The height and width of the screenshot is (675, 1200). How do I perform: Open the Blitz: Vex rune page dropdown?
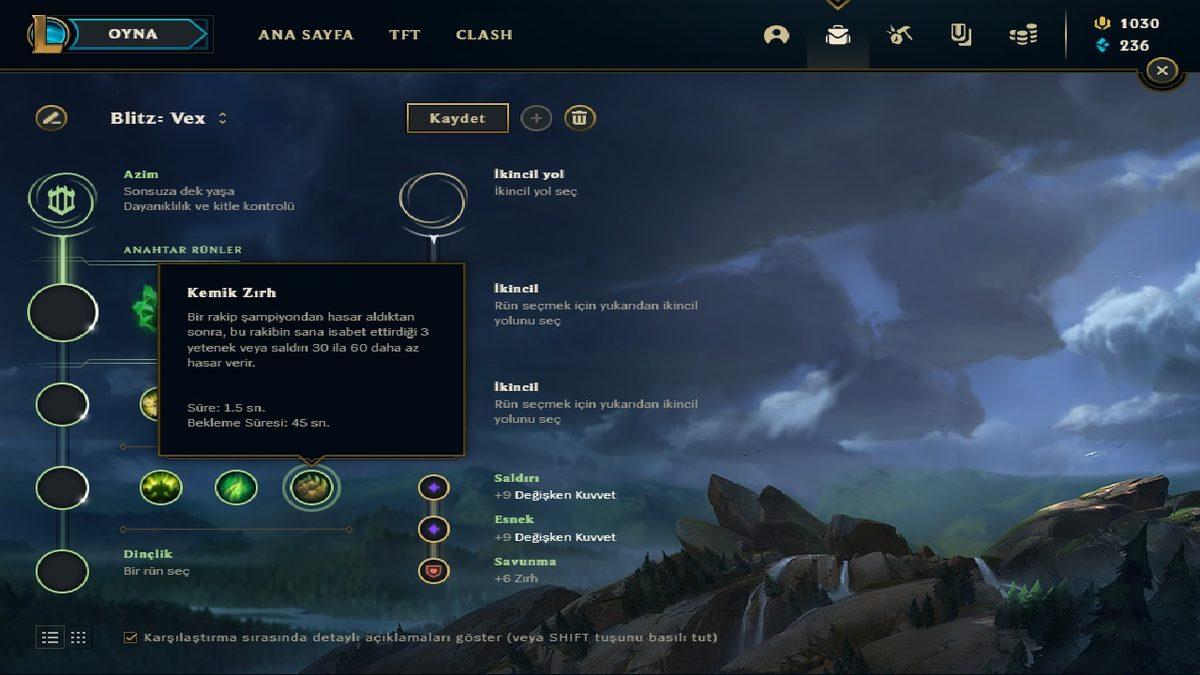coord(222,118)
